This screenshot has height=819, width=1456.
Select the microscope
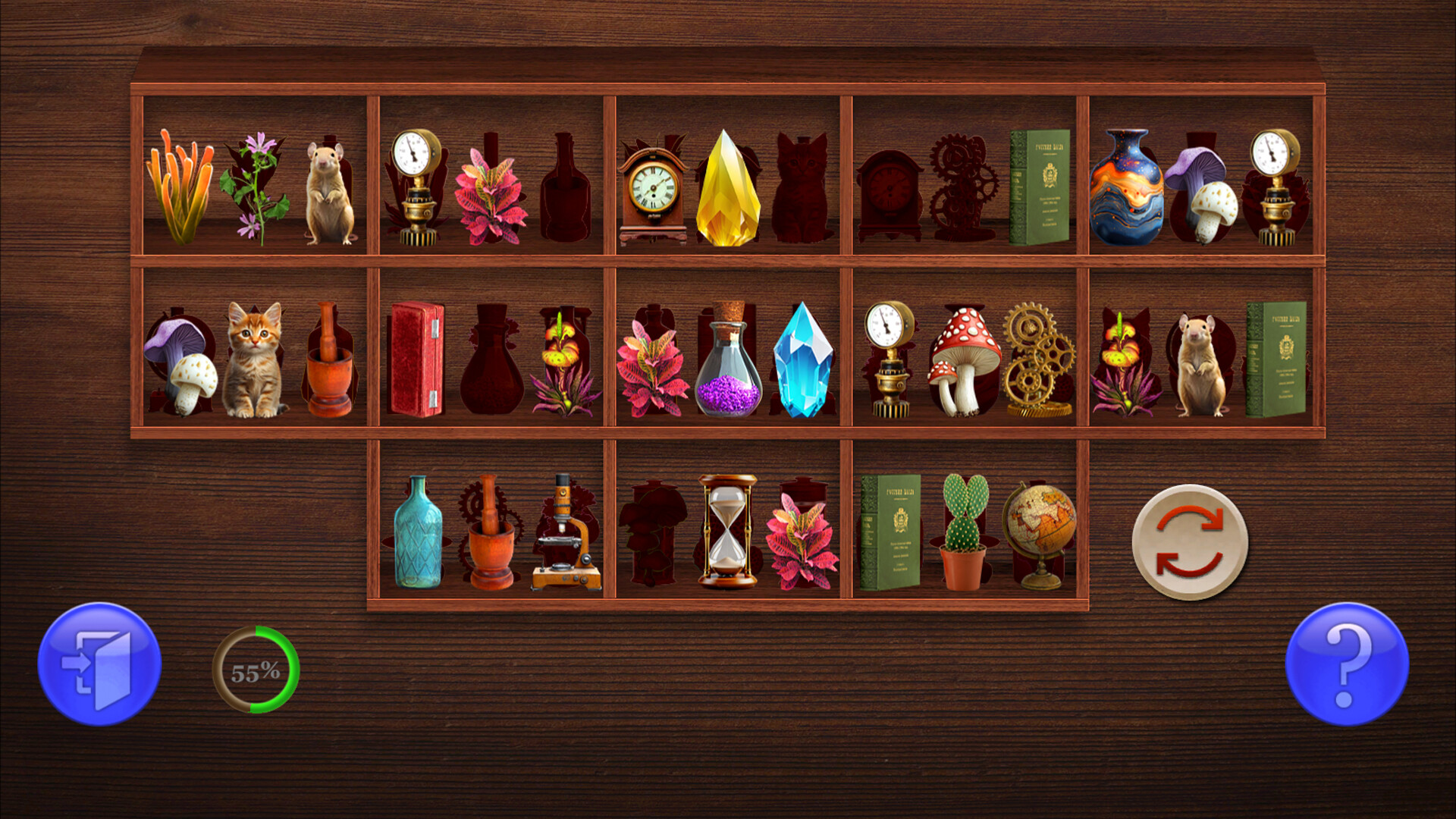[566, 535]
